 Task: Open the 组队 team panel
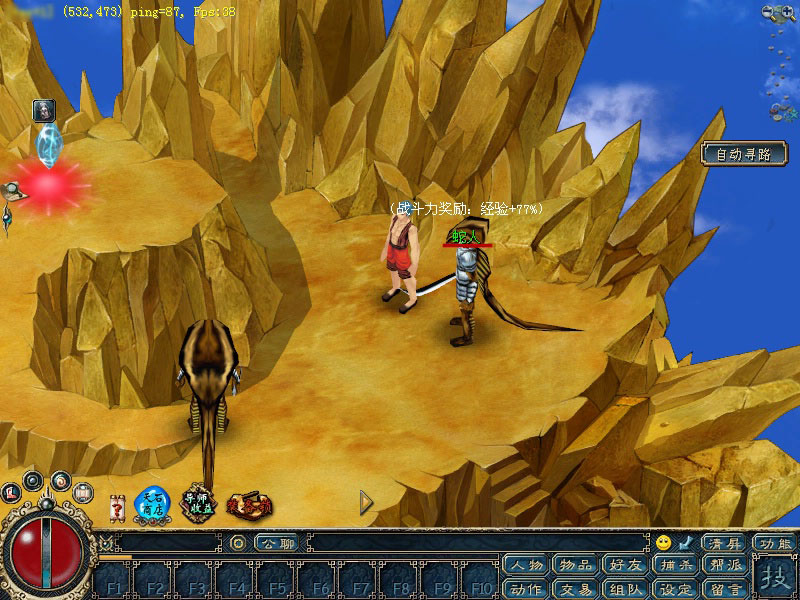626,588
